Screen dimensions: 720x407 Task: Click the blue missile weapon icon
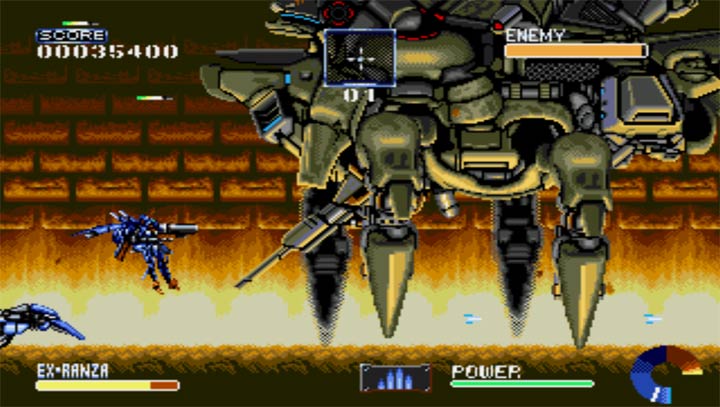point(395,377)
